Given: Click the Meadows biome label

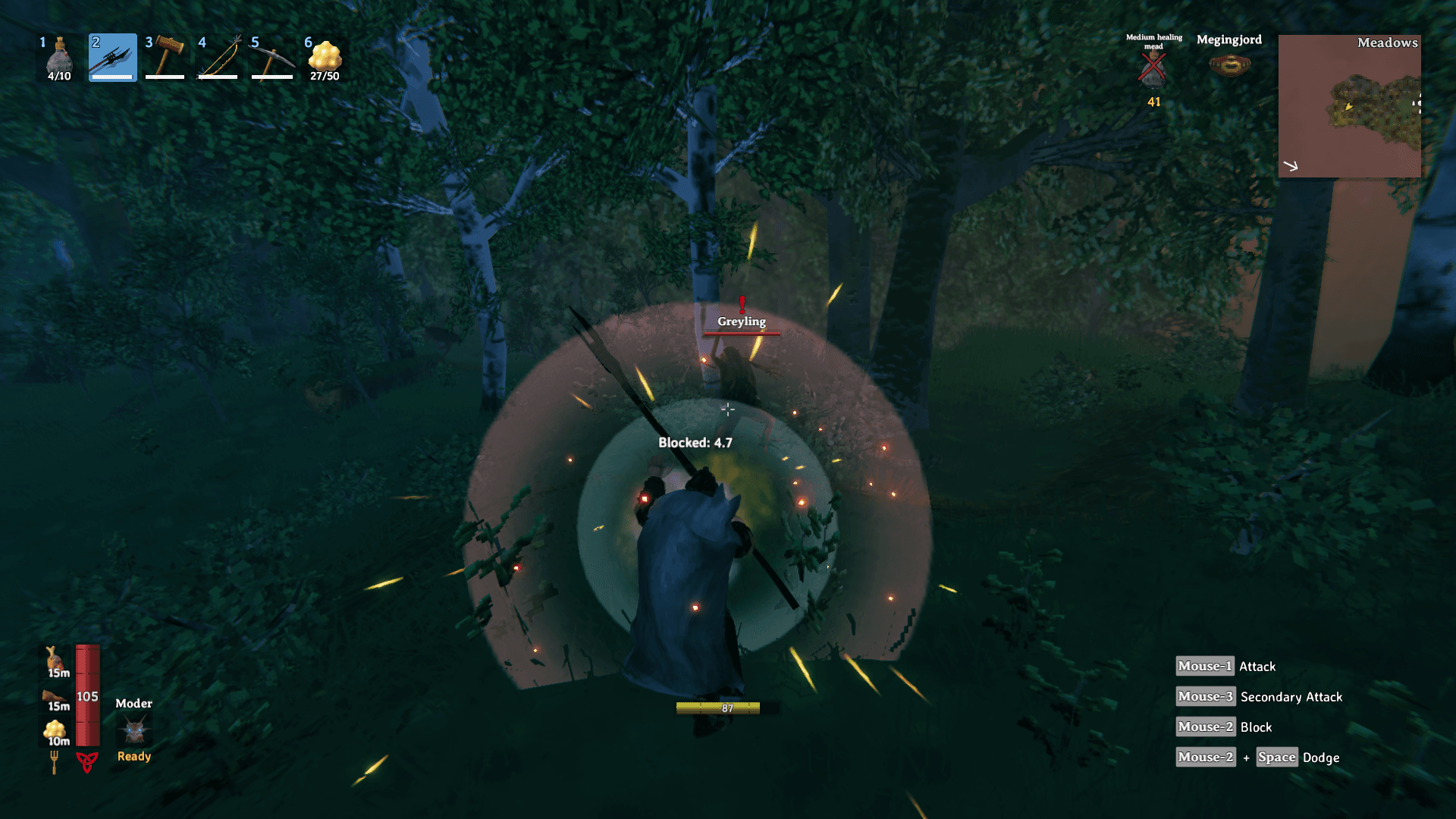Looking at the screenshot, I should (1387, 43).
